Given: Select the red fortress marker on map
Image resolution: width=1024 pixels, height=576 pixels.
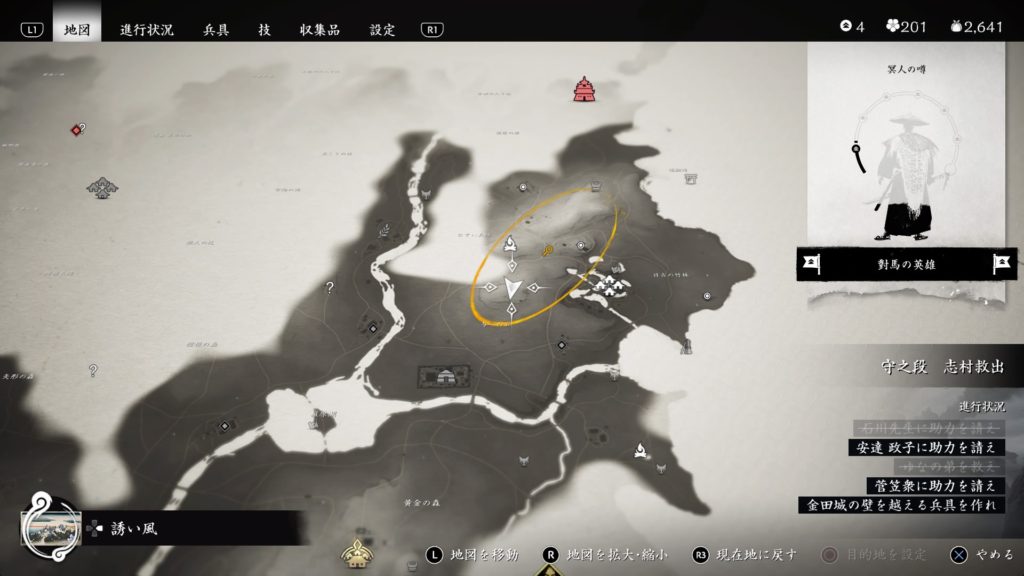Looking at the screenshot, I should [584, 90].
